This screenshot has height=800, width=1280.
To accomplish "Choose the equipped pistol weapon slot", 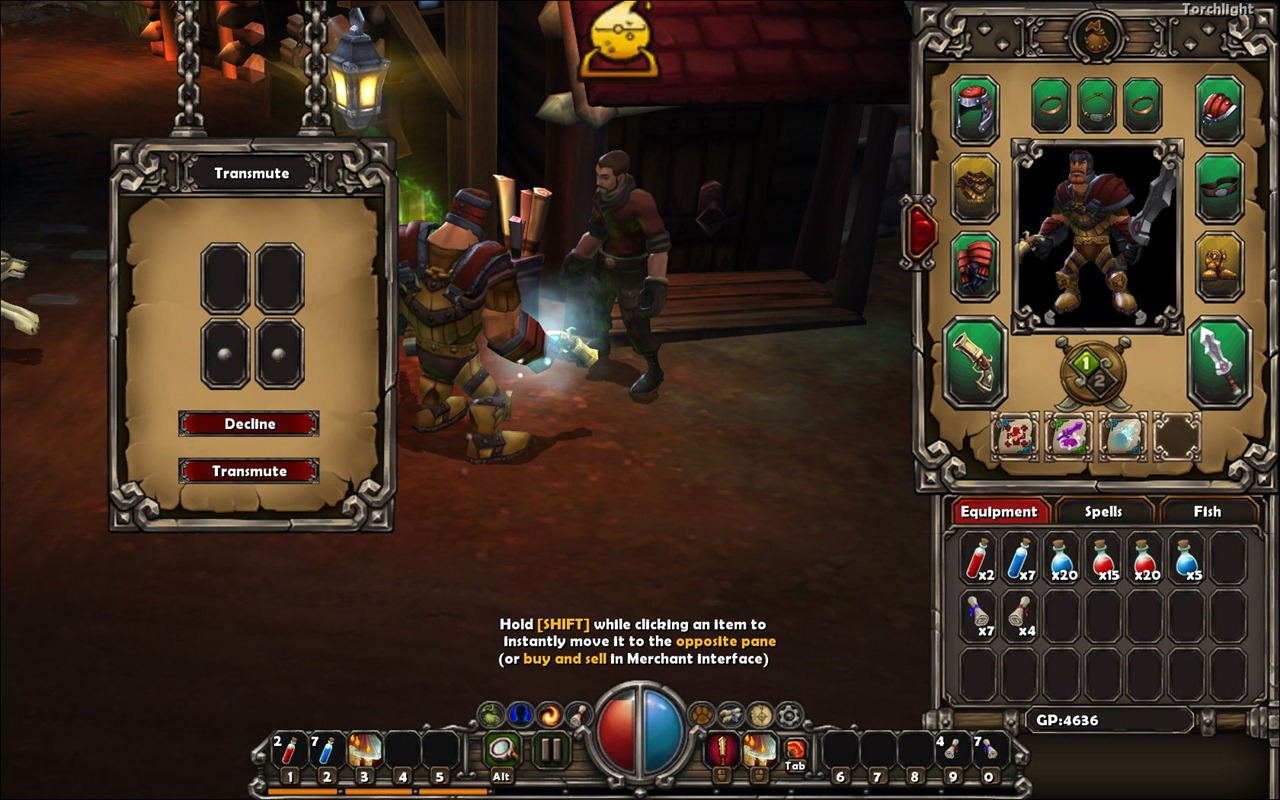I will 975,361.
